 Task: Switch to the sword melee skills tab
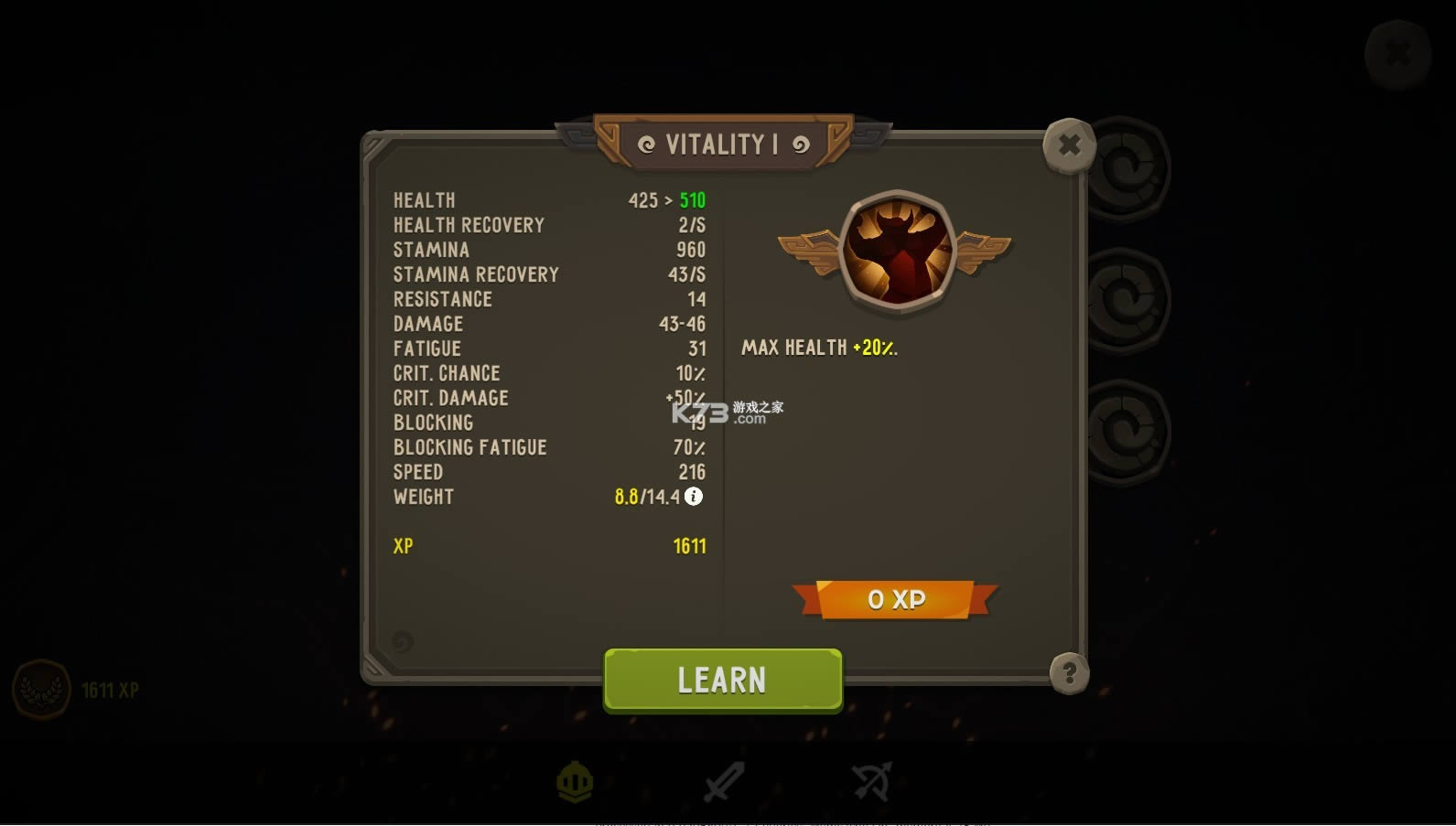coord(722,782)
